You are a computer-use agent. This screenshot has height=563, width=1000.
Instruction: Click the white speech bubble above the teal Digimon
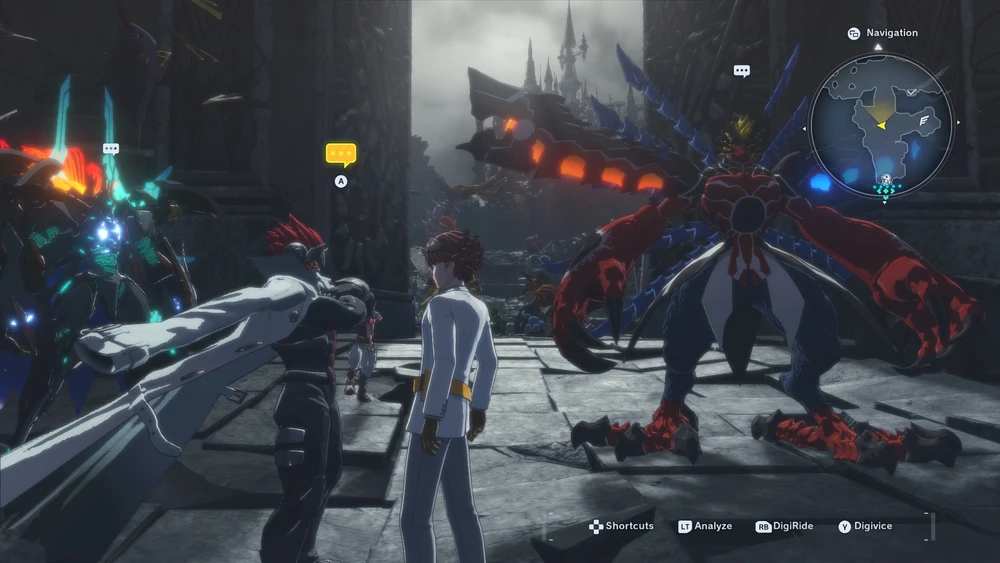[x=111, y=149]
